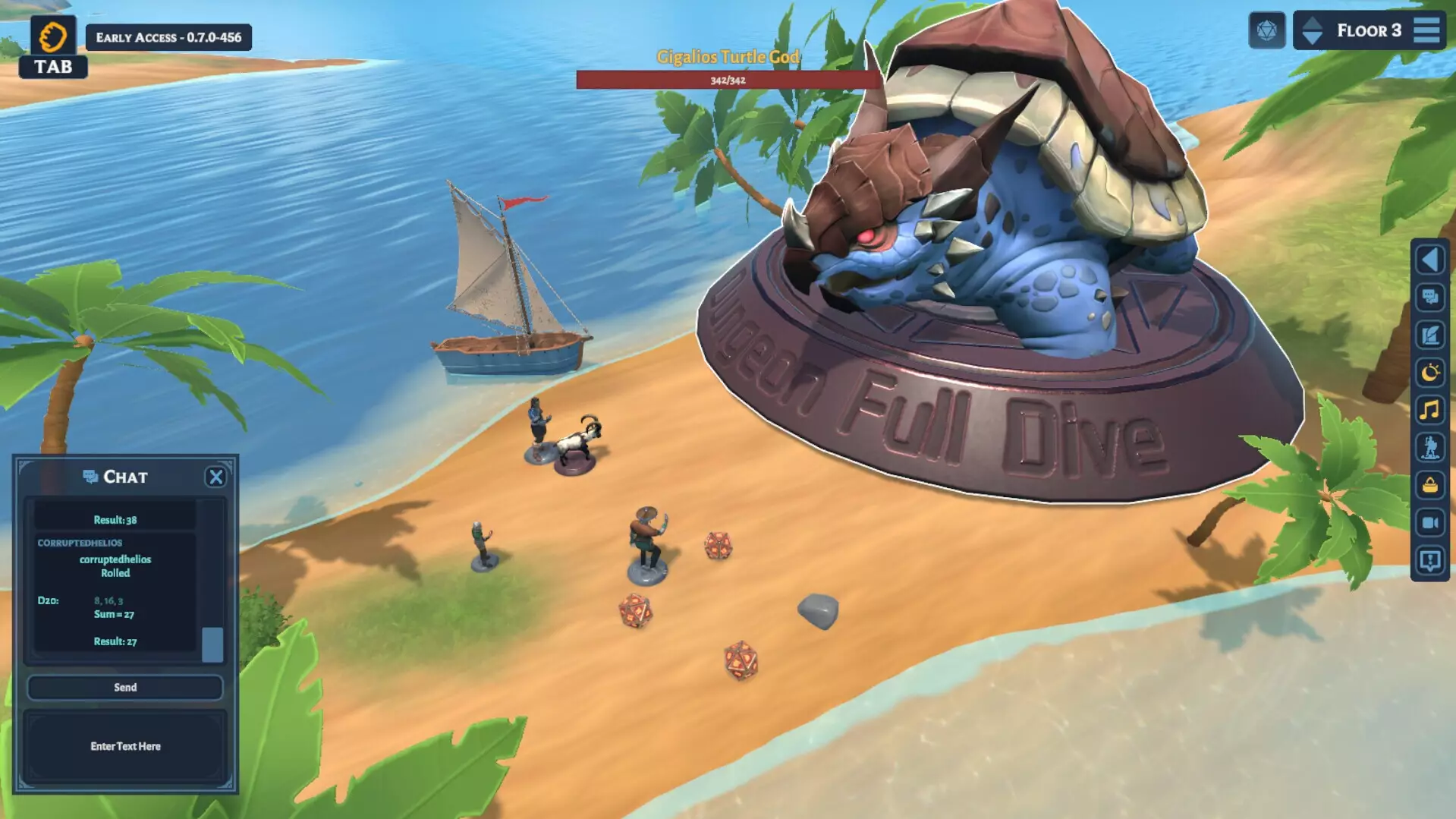Open the chat bubbles icon in the right sidebar
This screenshot has width=1456, height=819.
click(x=1429, y=298)
